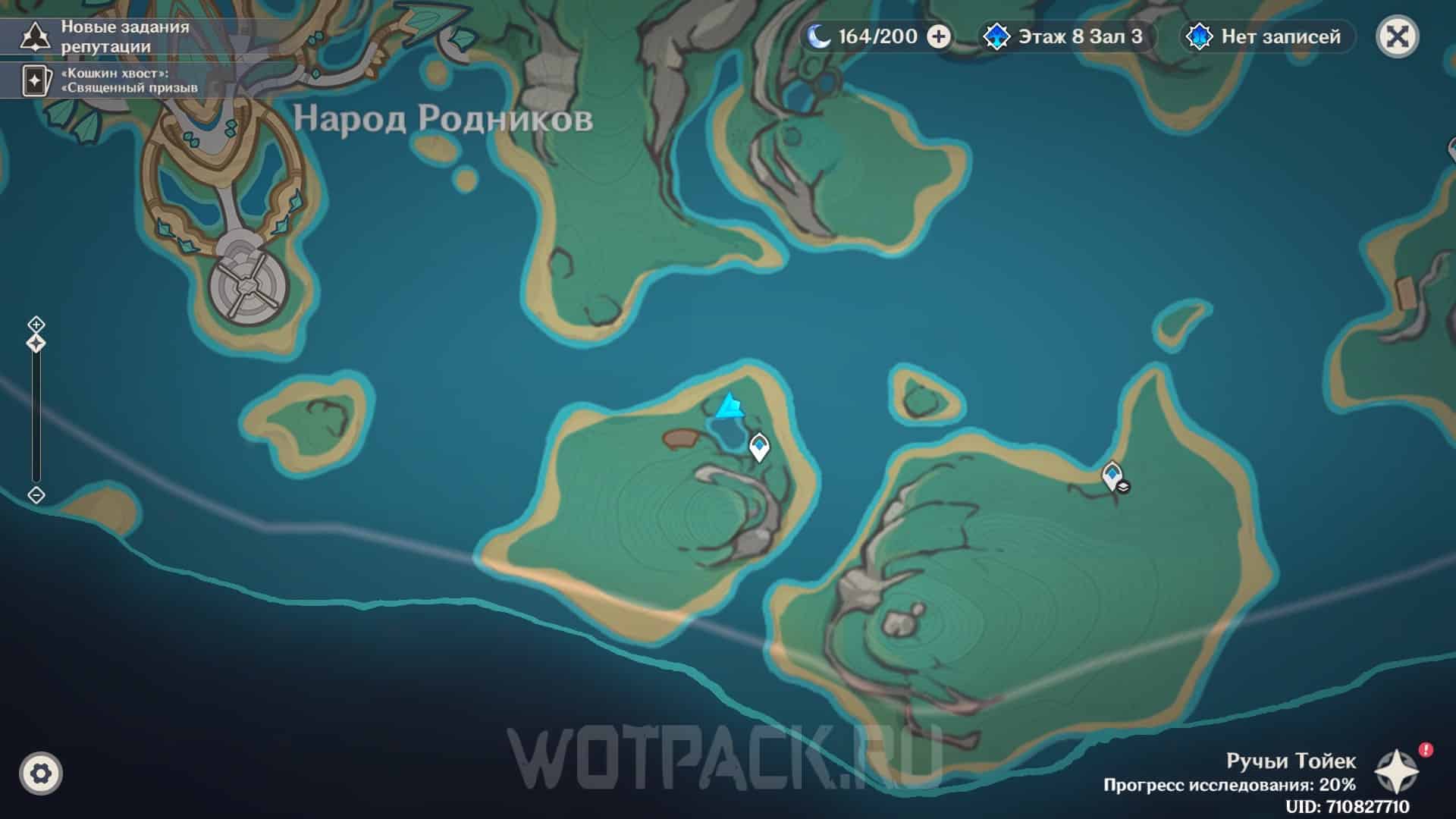The image size is (1456, 819).
Task: Click the map zoom slider handle
Action: (x=36, y=344)
